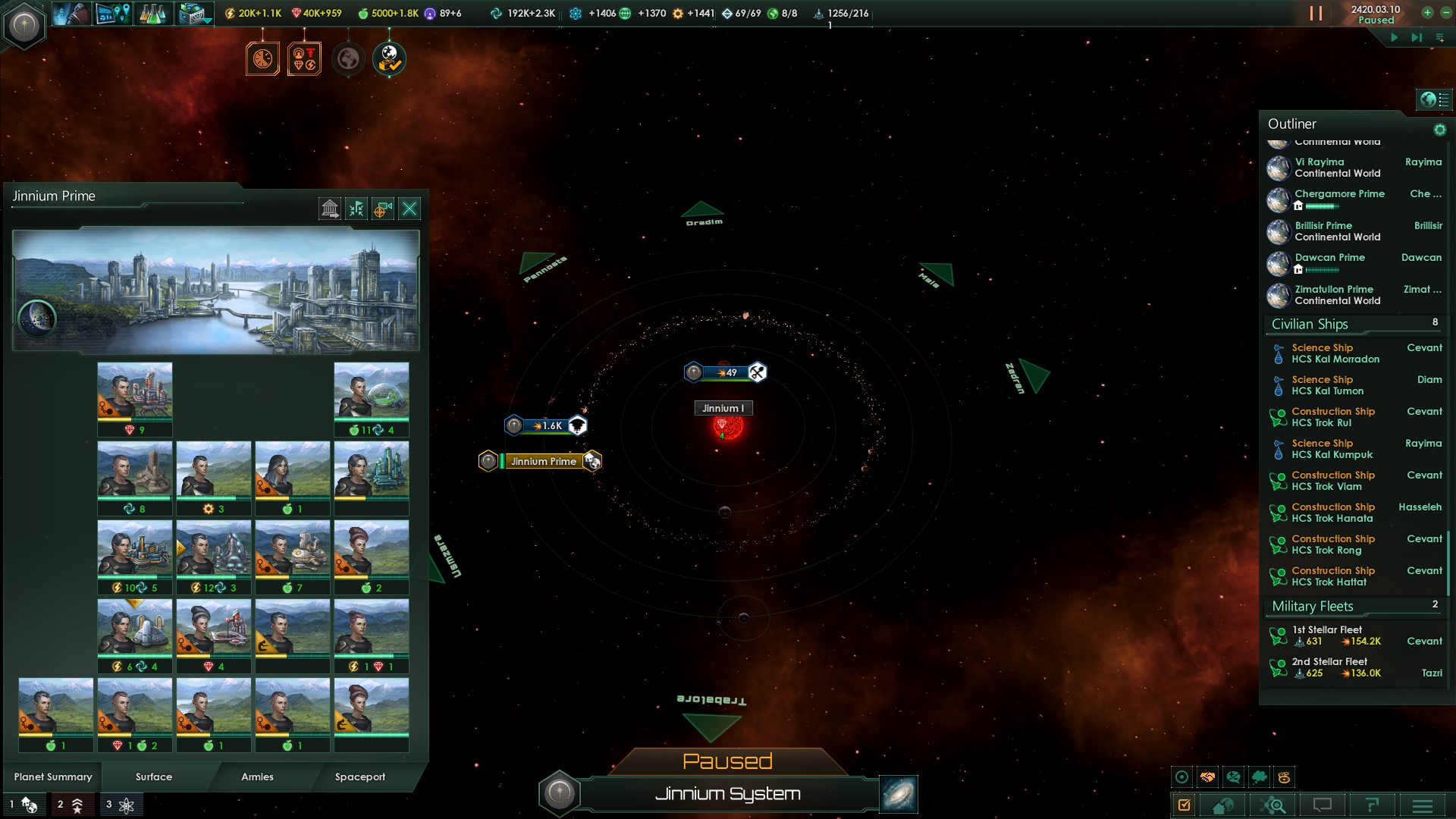Open Chergamore Prime from the outliner
The height and width of the screenshot is (819, 1456).
coord(1339,194)
